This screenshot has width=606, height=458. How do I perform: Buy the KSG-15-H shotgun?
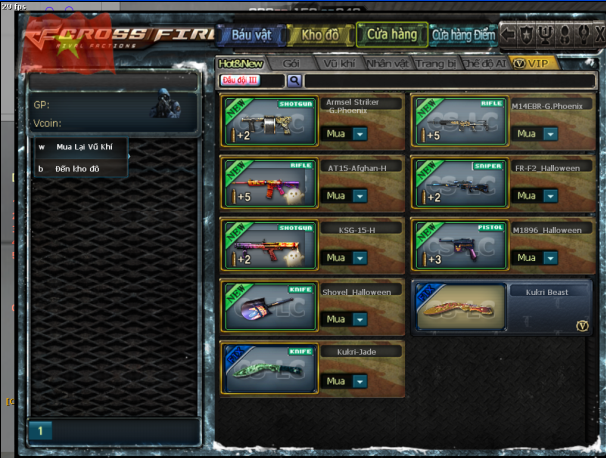point(335,258)
